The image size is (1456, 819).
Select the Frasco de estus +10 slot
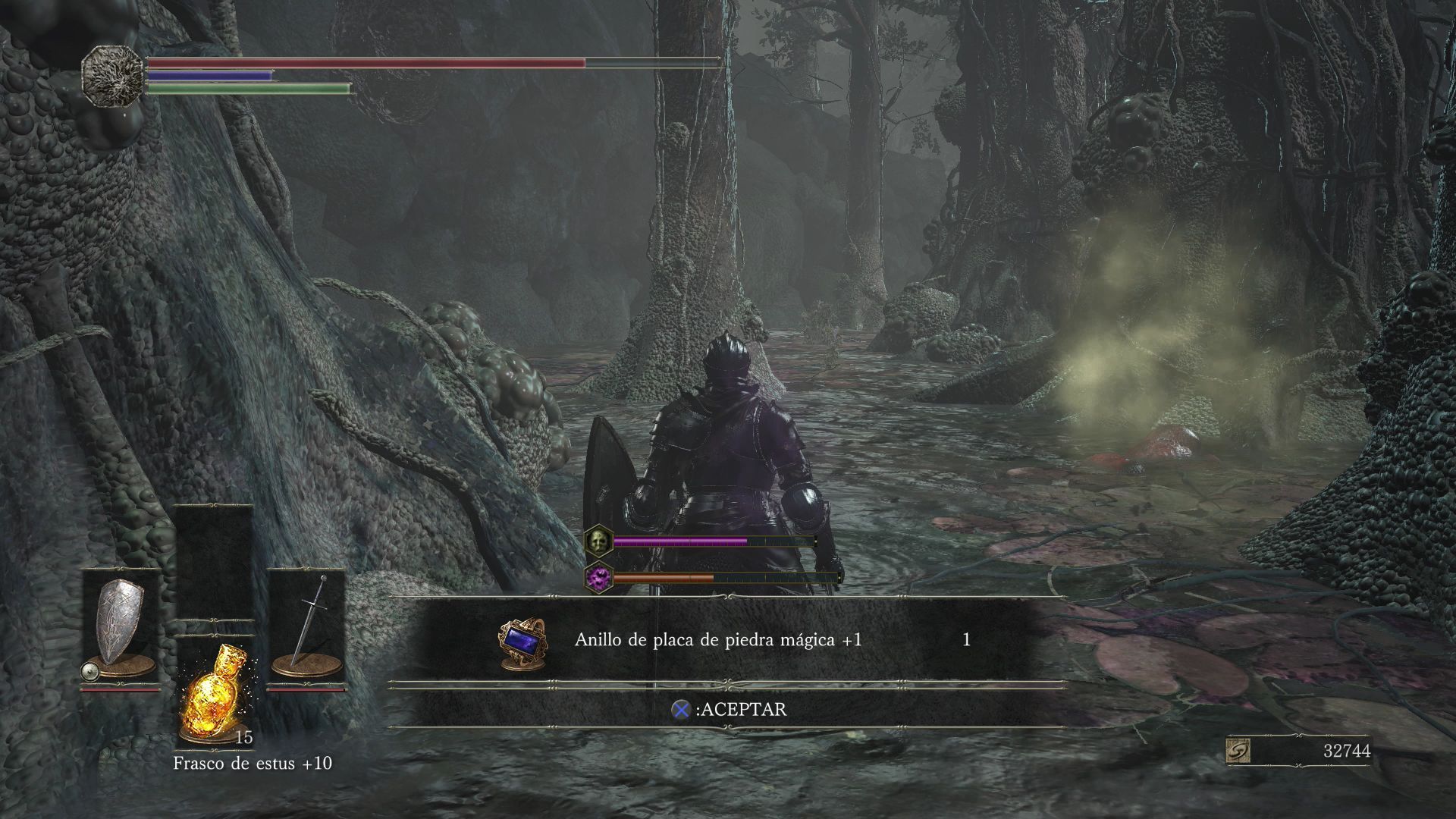[215, 692]
